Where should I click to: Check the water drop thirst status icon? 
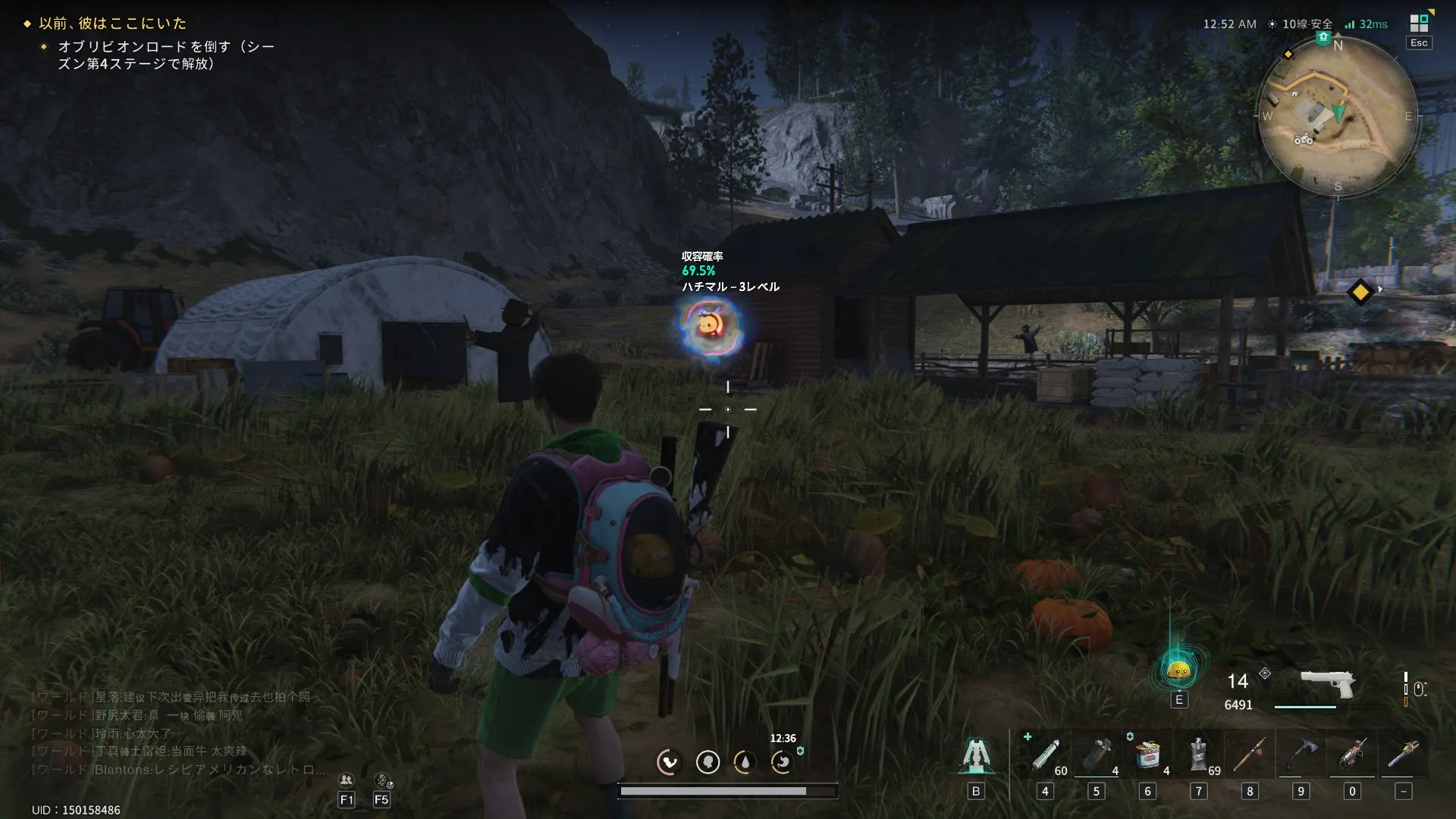745,761
